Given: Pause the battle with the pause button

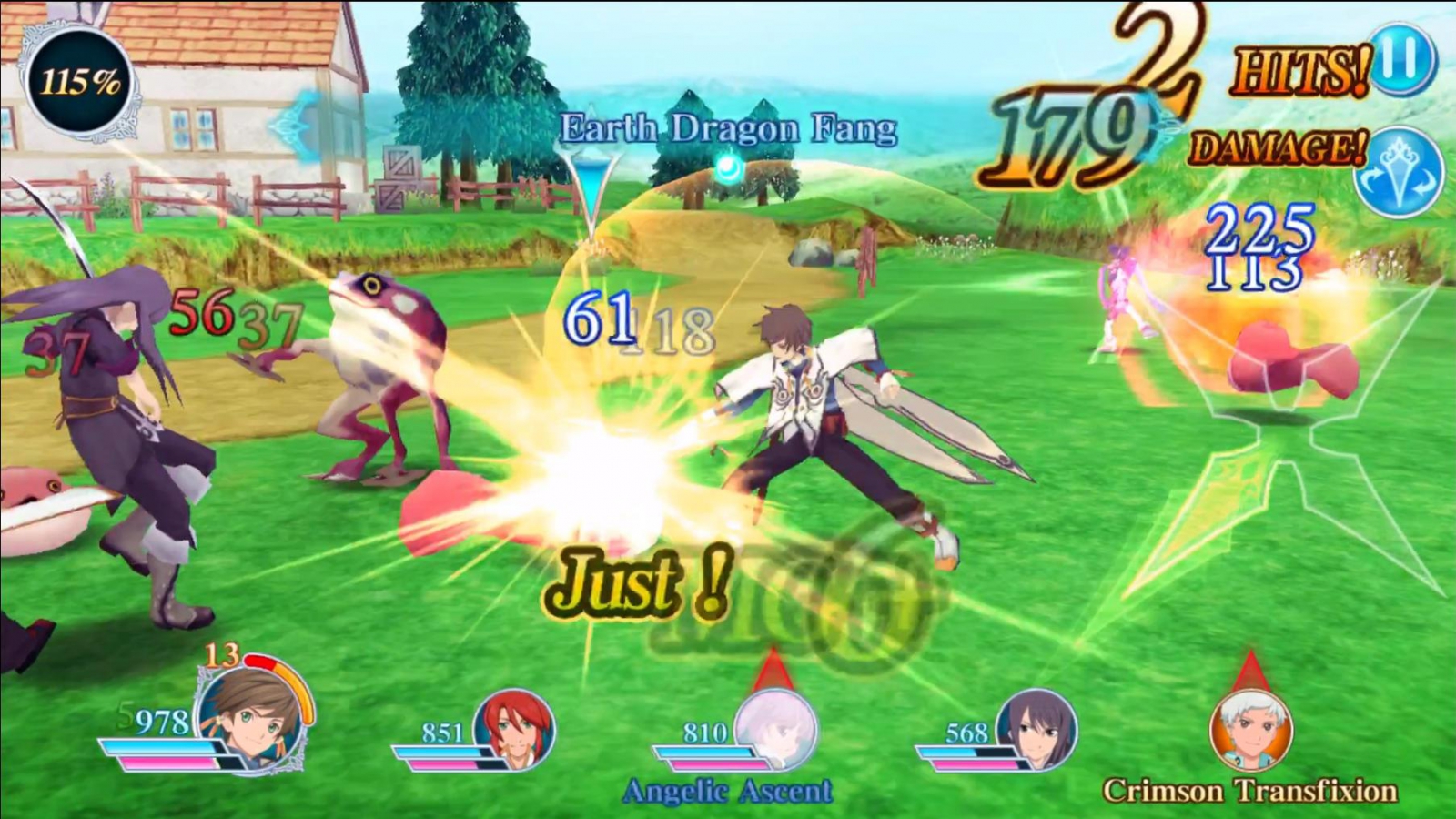Looking at the screenshot, I should 1401,59.
